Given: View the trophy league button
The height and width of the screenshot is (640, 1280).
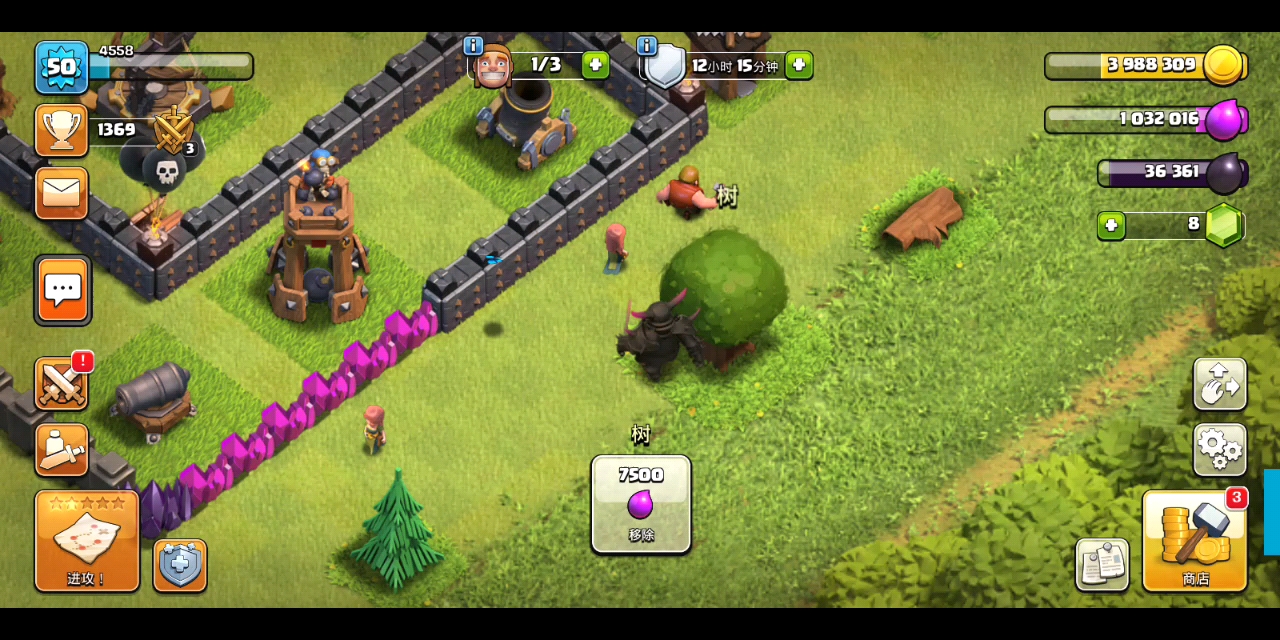Looking at the screenshot, I should point(62,130).
